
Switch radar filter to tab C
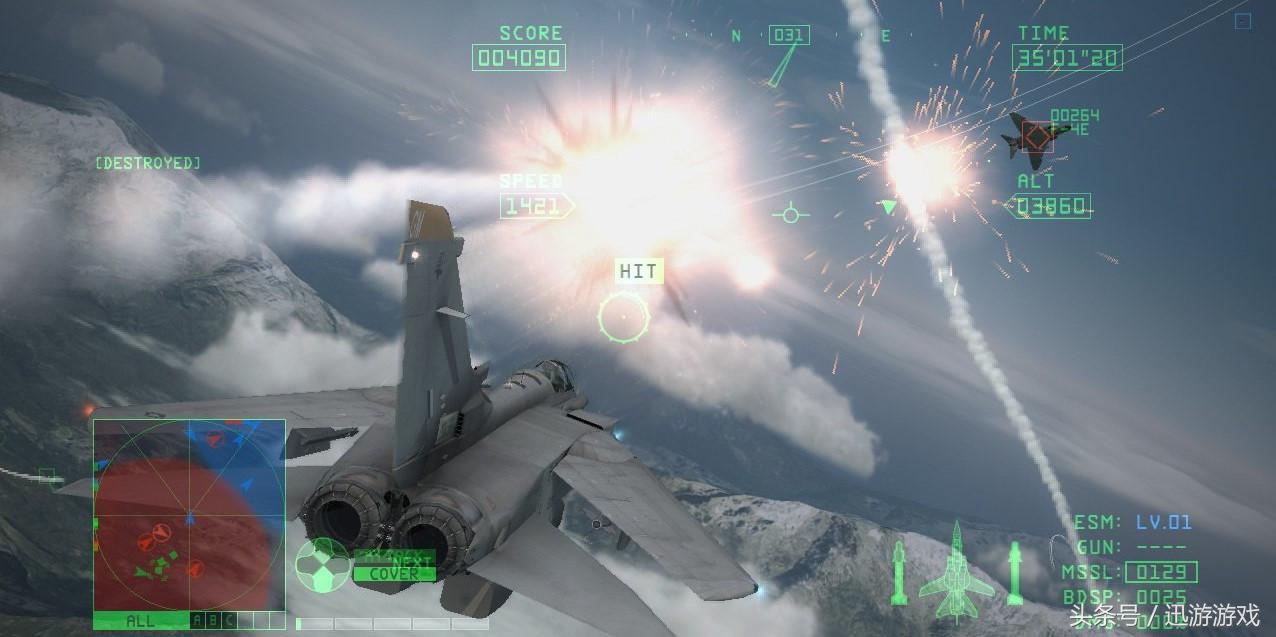tap(229, 621)
